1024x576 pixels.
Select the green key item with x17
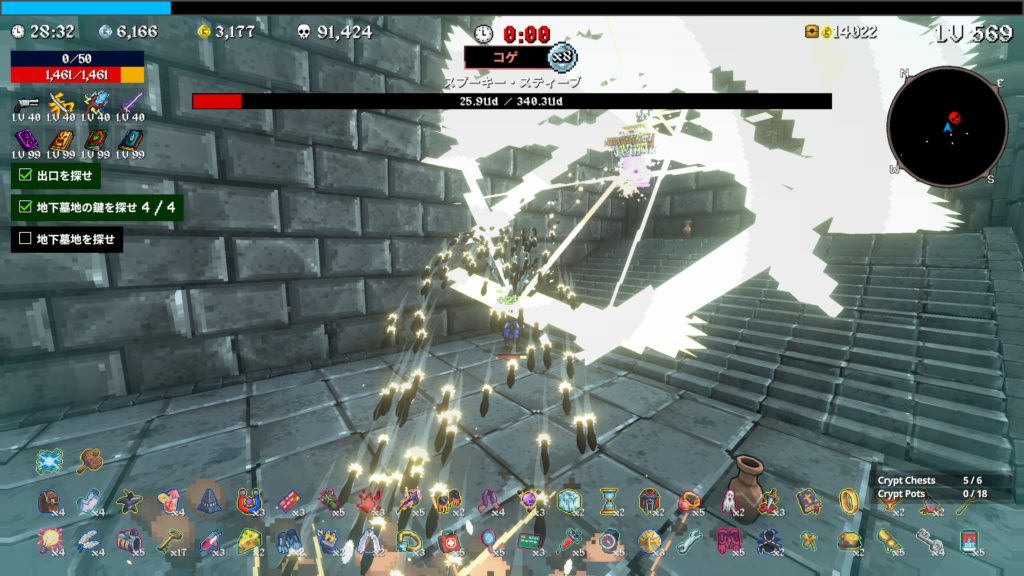tap(169, 541)
